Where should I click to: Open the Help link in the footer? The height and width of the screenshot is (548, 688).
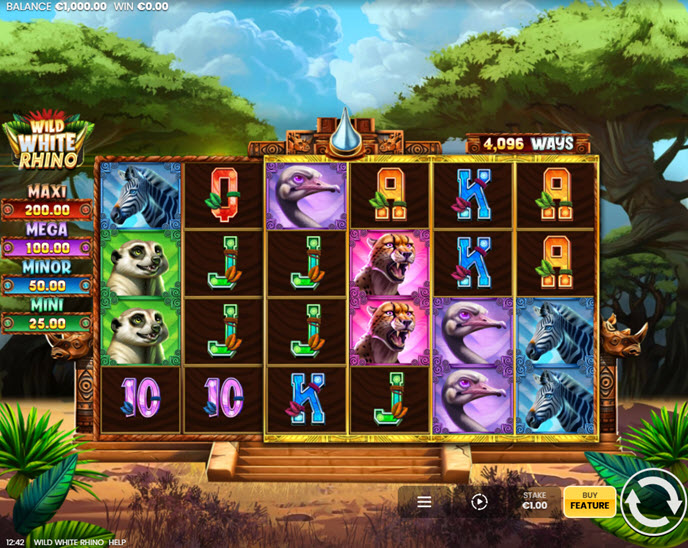(117, 542)
